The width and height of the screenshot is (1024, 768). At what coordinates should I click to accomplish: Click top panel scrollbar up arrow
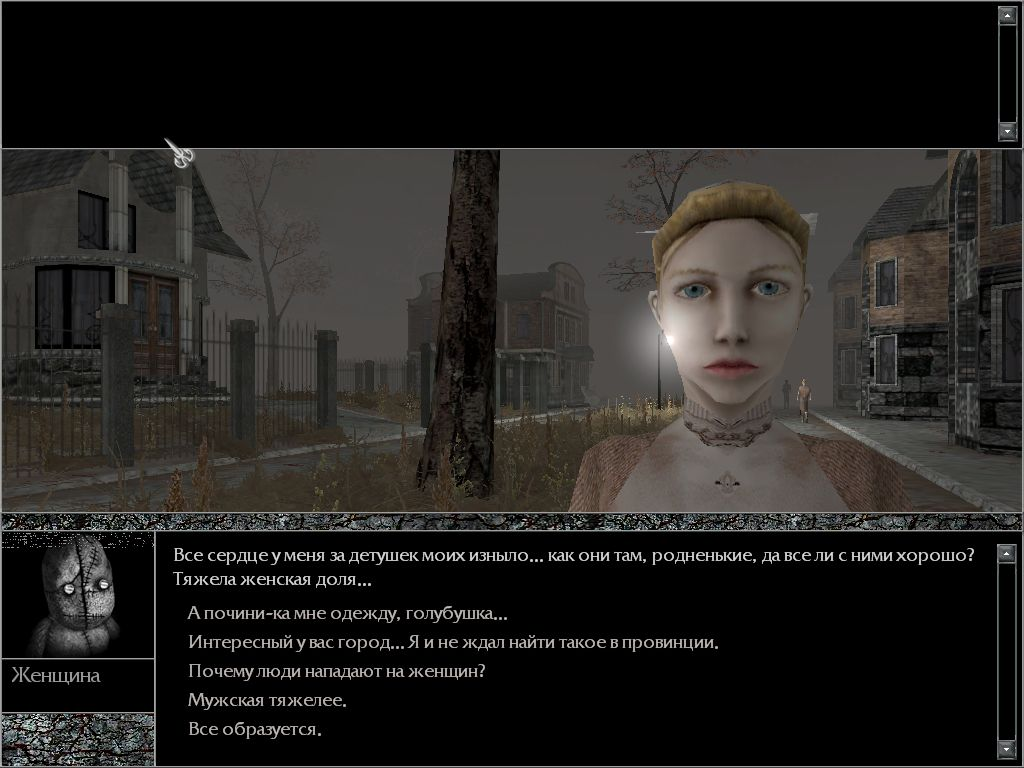point(1007,15)
